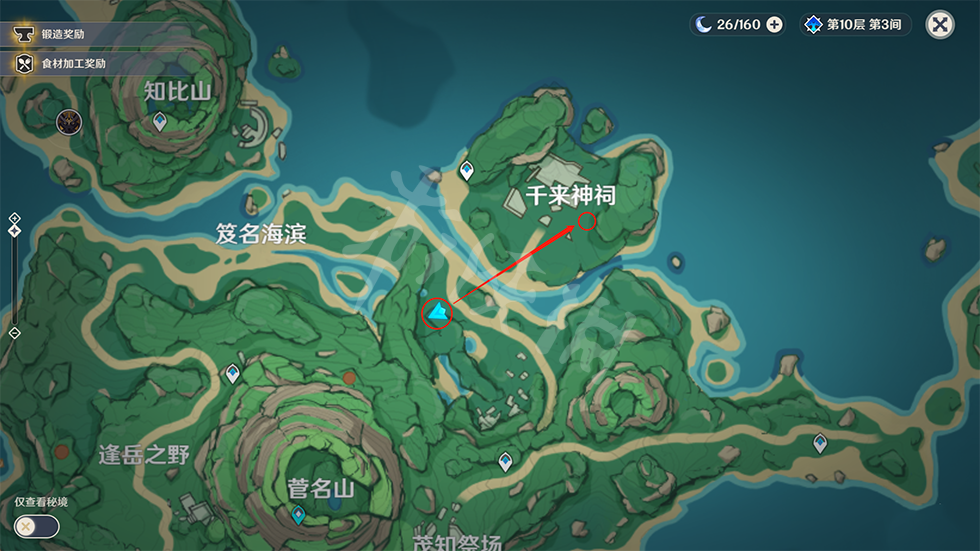Image resolution: width=980 pixels, height=551 pixels.
Task: Select the blue crystal marker circled in red
Action: (437, 315)
